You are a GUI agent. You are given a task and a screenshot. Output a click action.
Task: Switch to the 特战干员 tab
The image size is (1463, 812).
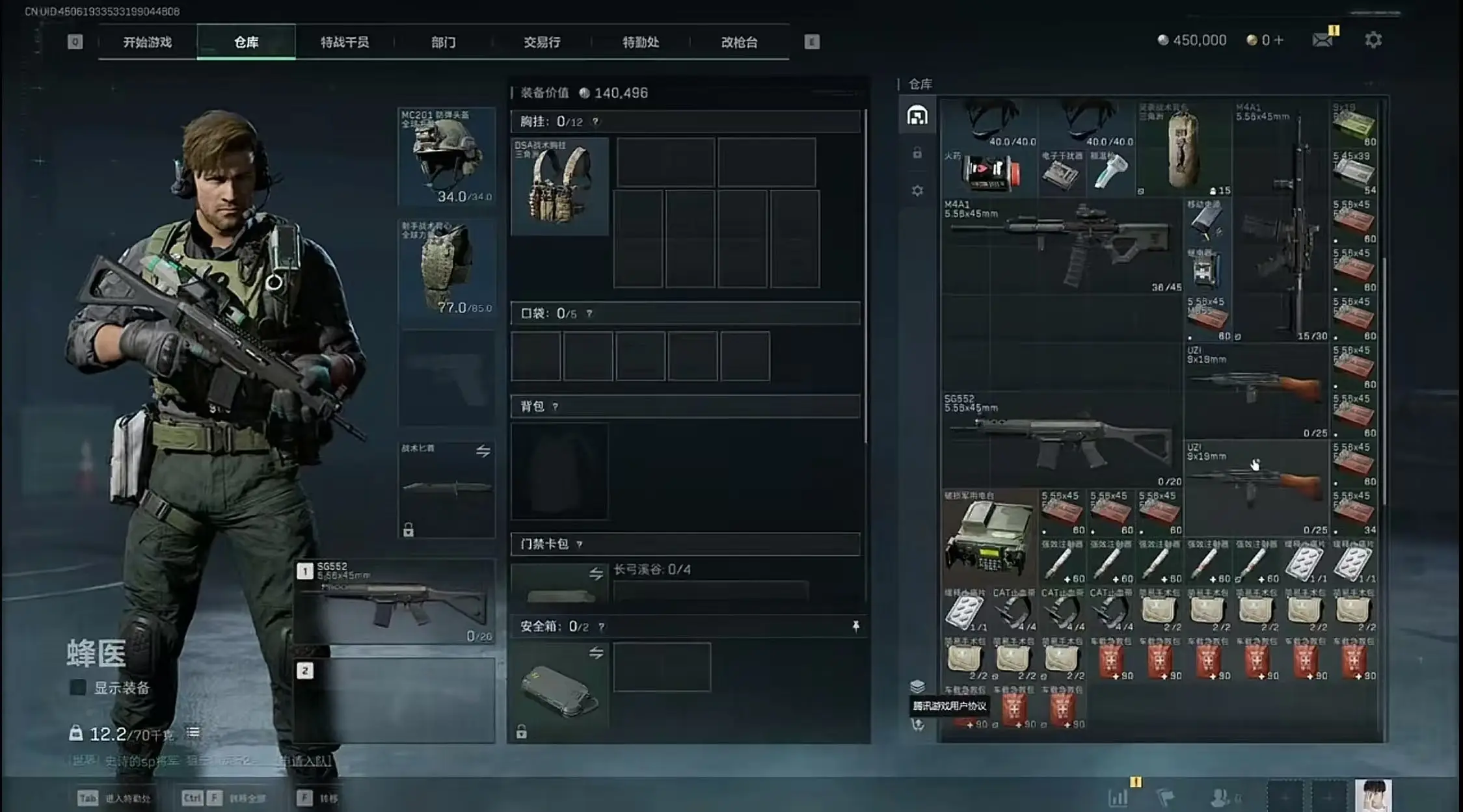click(344, 42)
